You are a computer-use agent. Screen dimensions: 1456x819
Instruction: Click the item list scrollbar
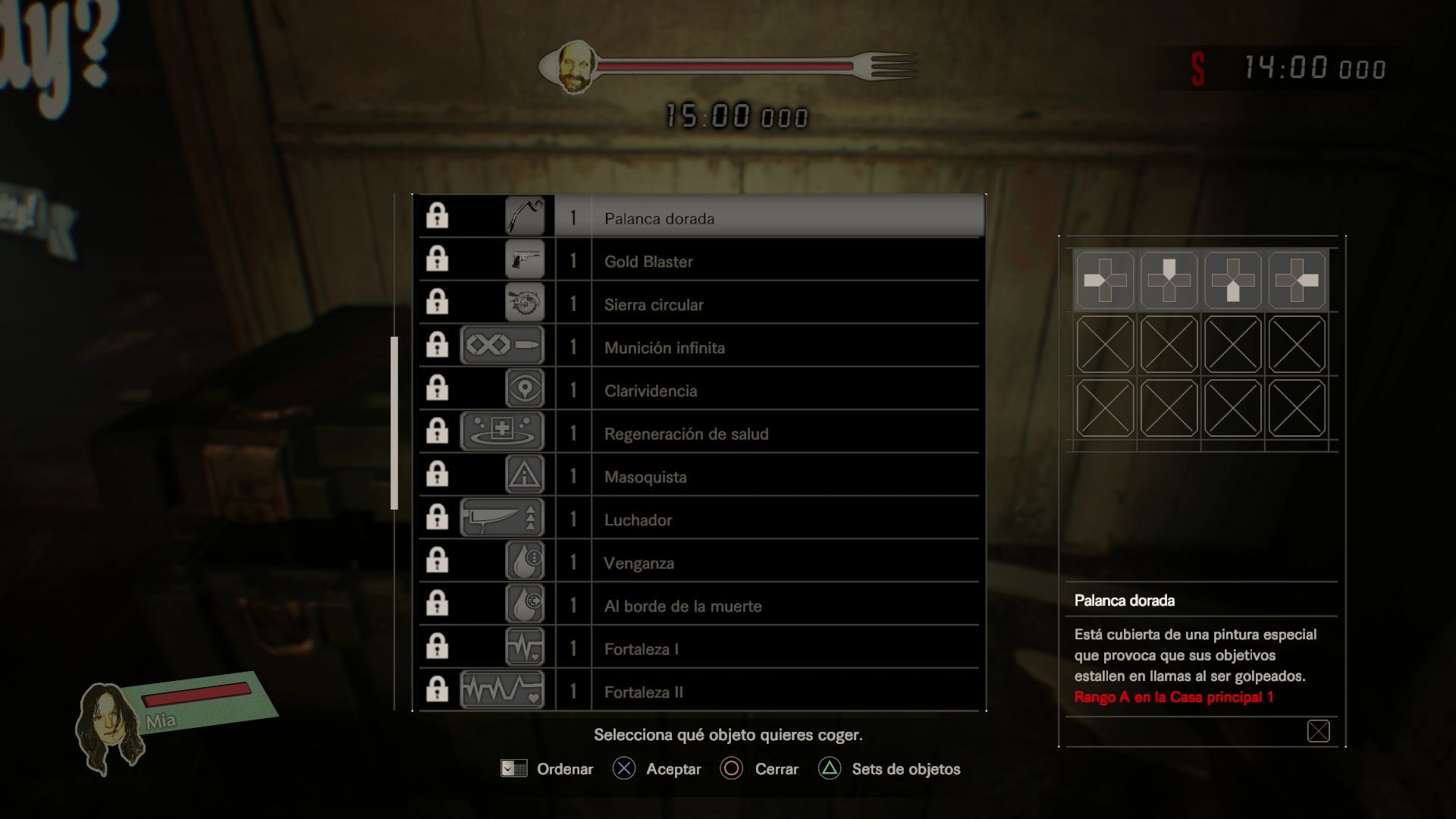point(394,423)
